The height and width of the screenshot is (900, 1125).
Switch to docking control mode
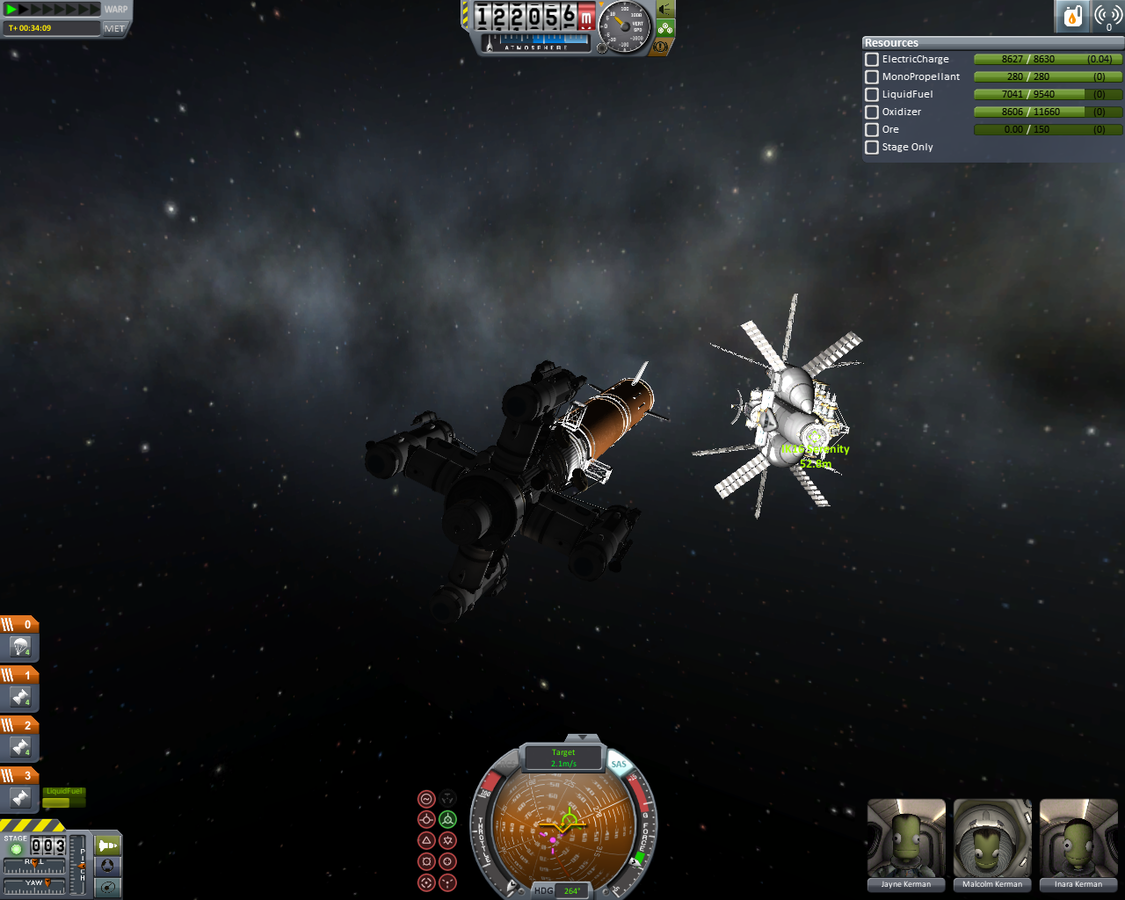107,866
